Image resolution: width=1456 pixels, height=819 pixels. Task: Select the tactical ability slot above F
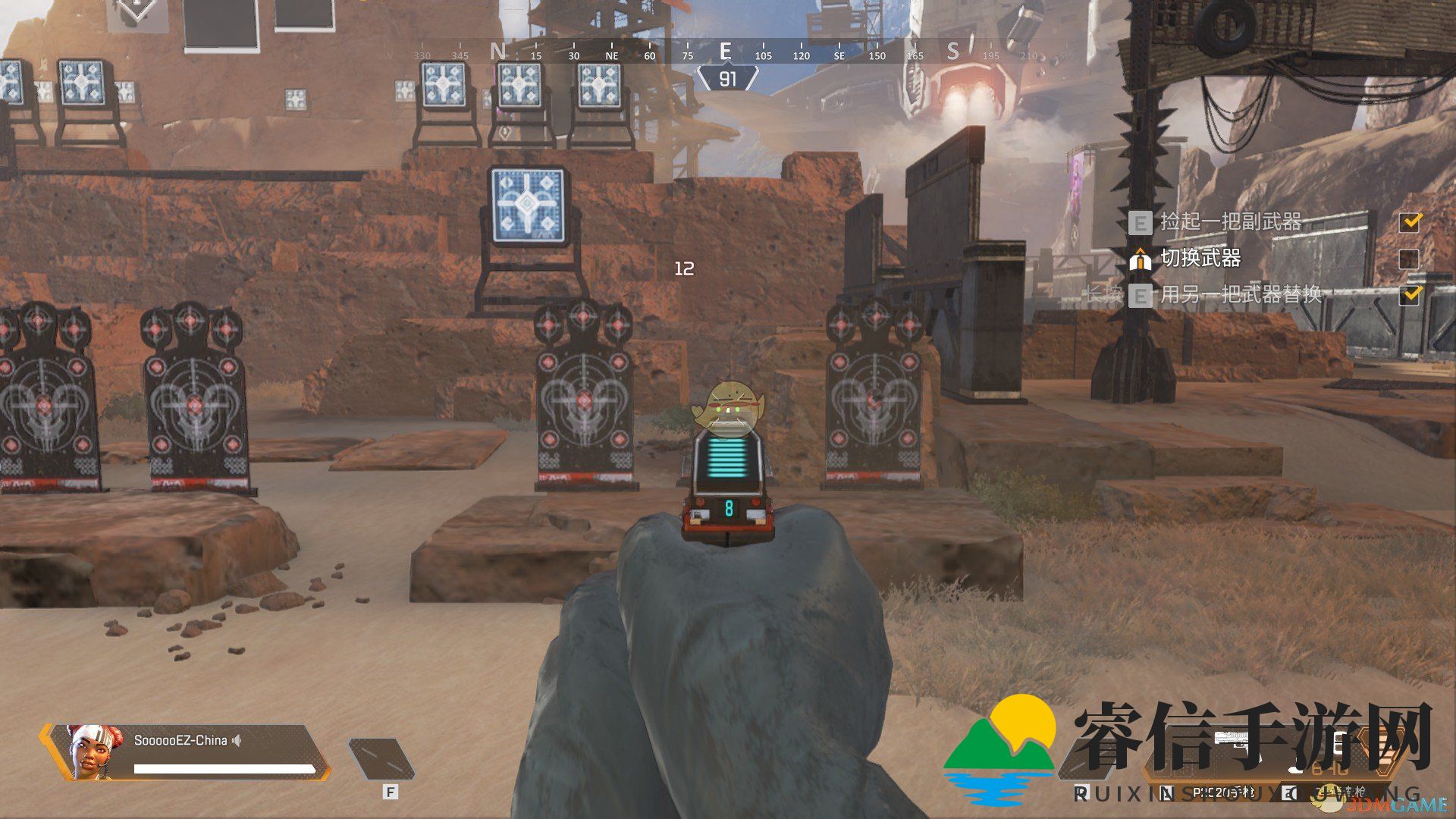point(381,758)
